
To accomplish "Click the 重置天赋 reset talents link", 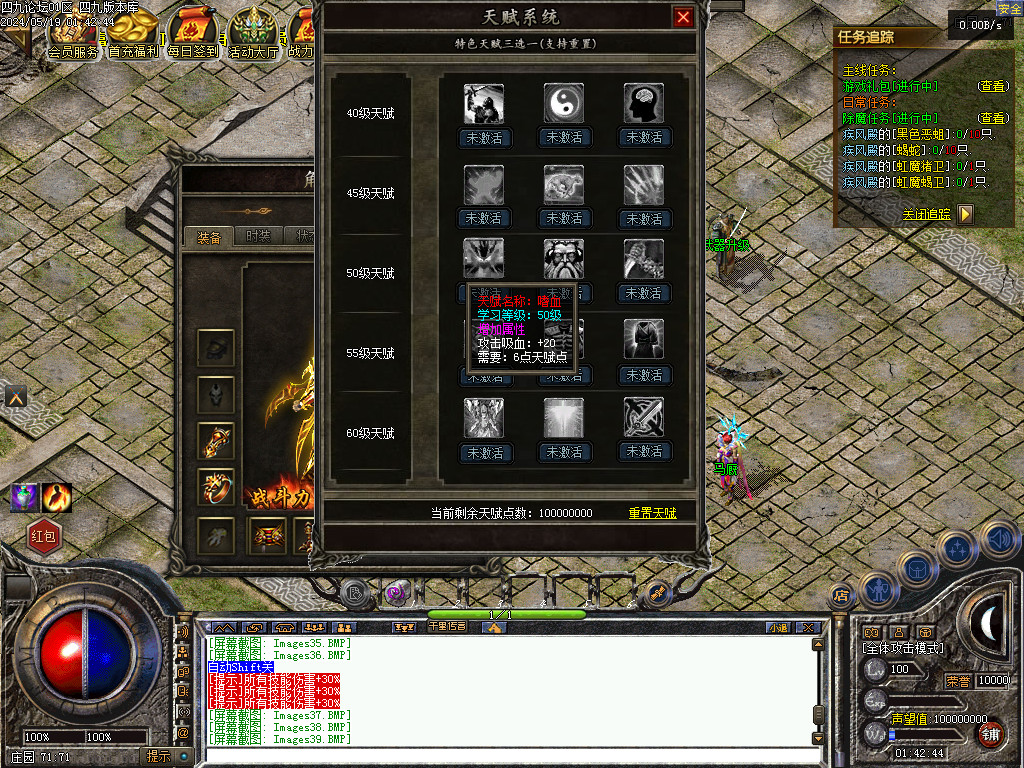I will (x=652, y=513).
